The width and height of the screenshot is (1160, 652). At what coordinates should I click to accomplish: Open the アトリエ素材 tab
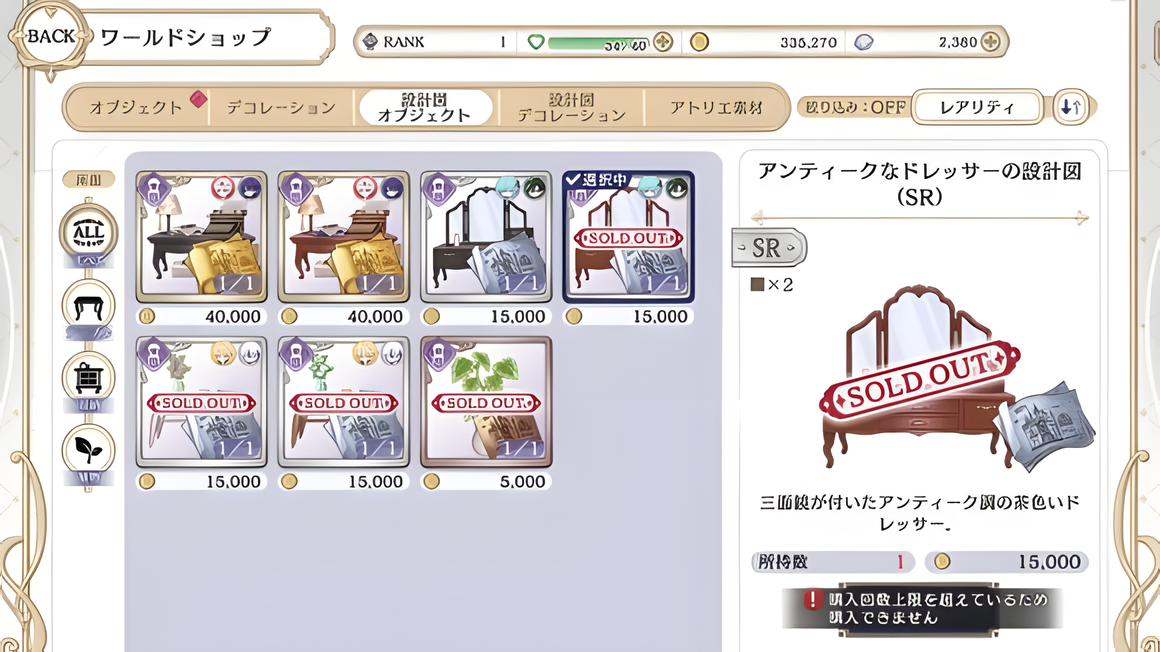pos(716,107)
